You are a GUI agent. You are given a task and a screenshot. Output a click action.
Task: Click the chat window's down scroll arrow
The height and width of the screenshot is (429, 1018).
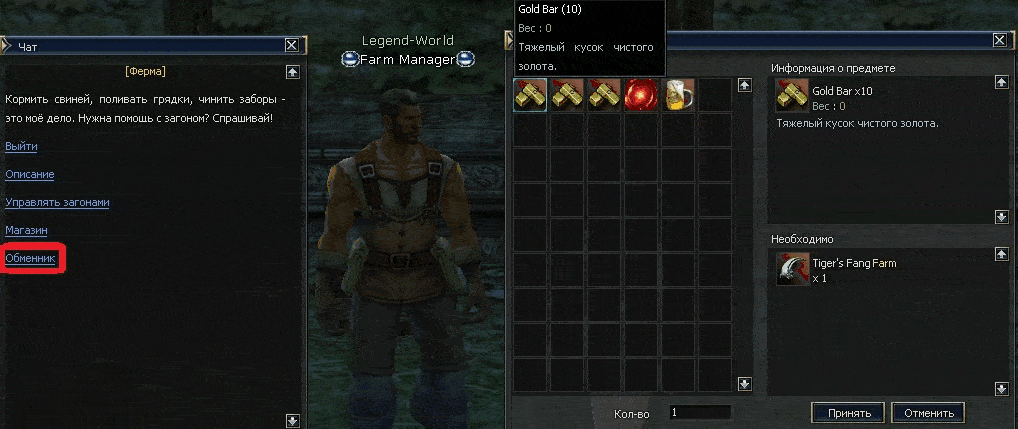[x=292, y=421]
